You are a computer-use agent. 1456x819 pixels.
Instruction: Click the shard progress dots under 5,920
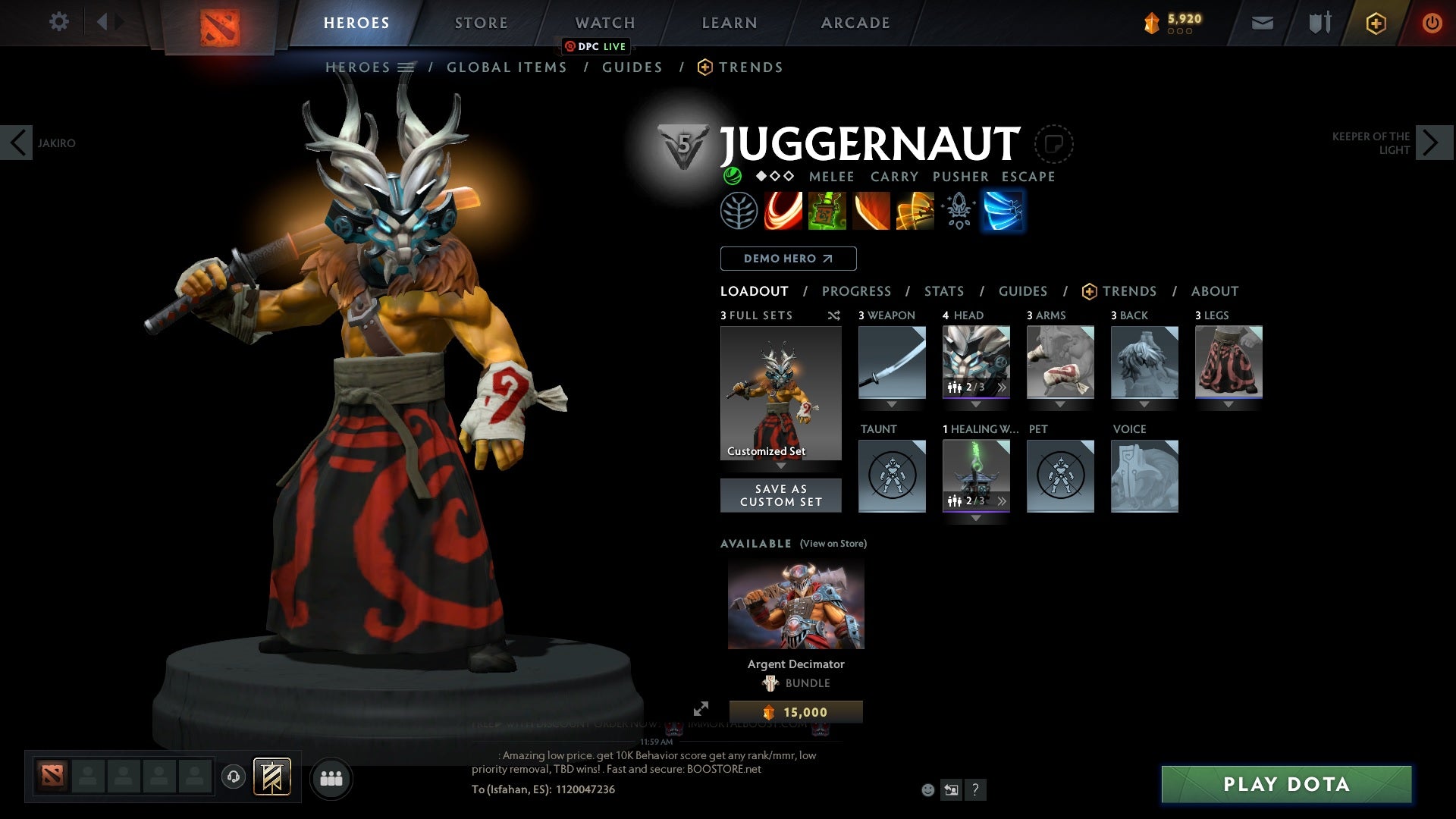click(1180, 32)
